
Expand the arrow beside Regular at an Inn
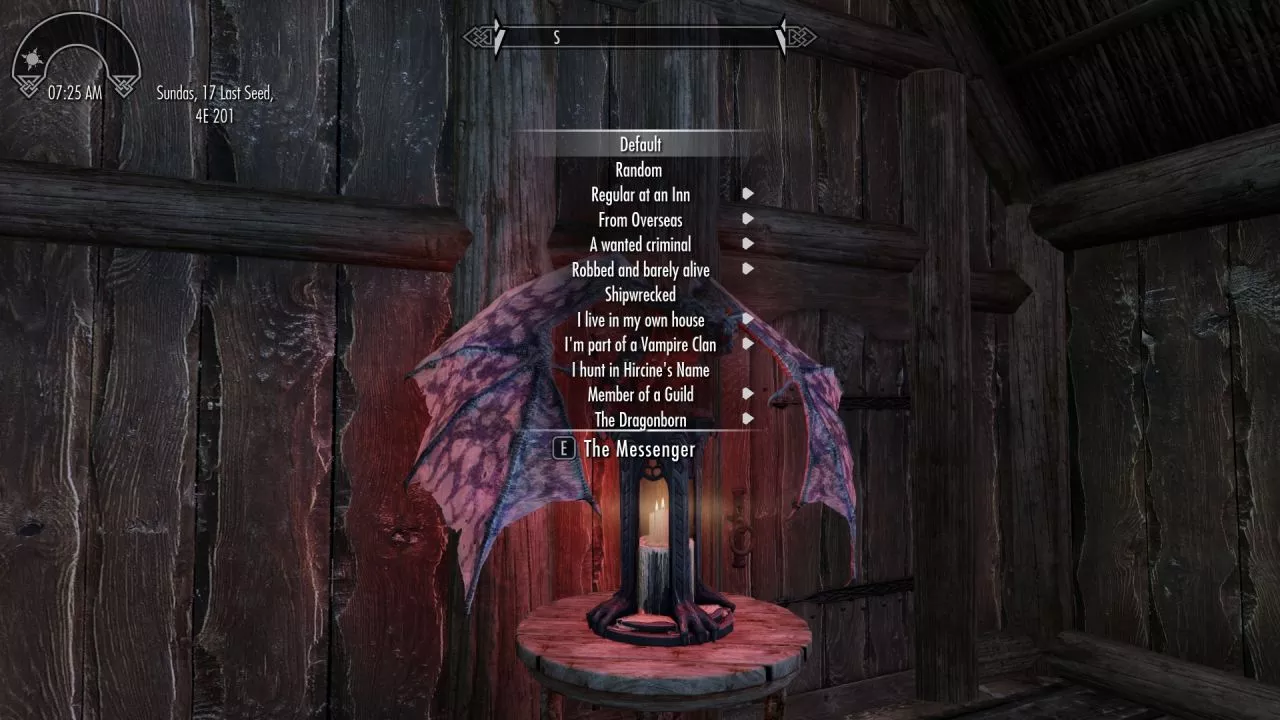(x=748, y=194)
